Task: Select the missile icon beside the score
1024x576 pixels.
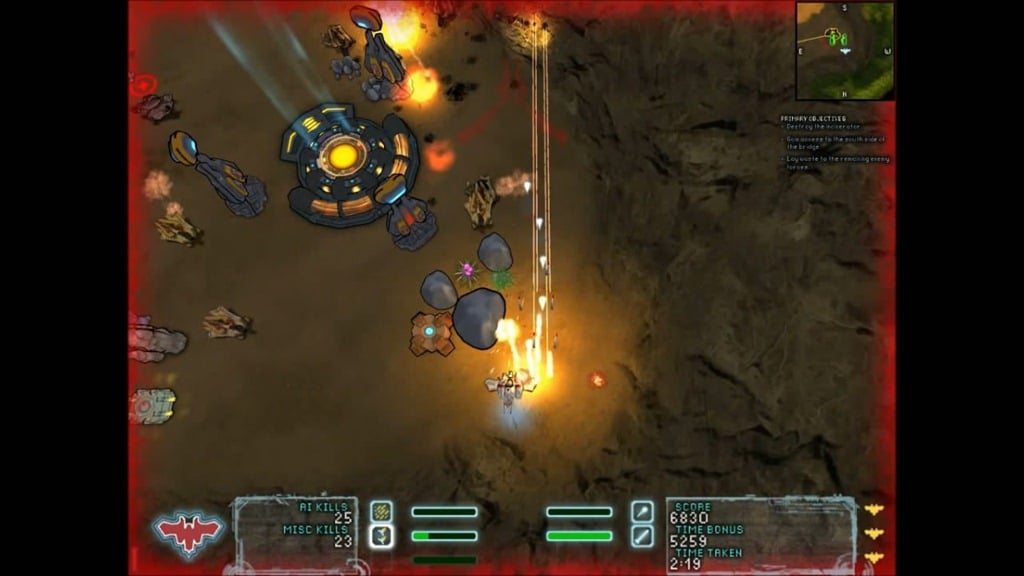Action: point(642,511)
